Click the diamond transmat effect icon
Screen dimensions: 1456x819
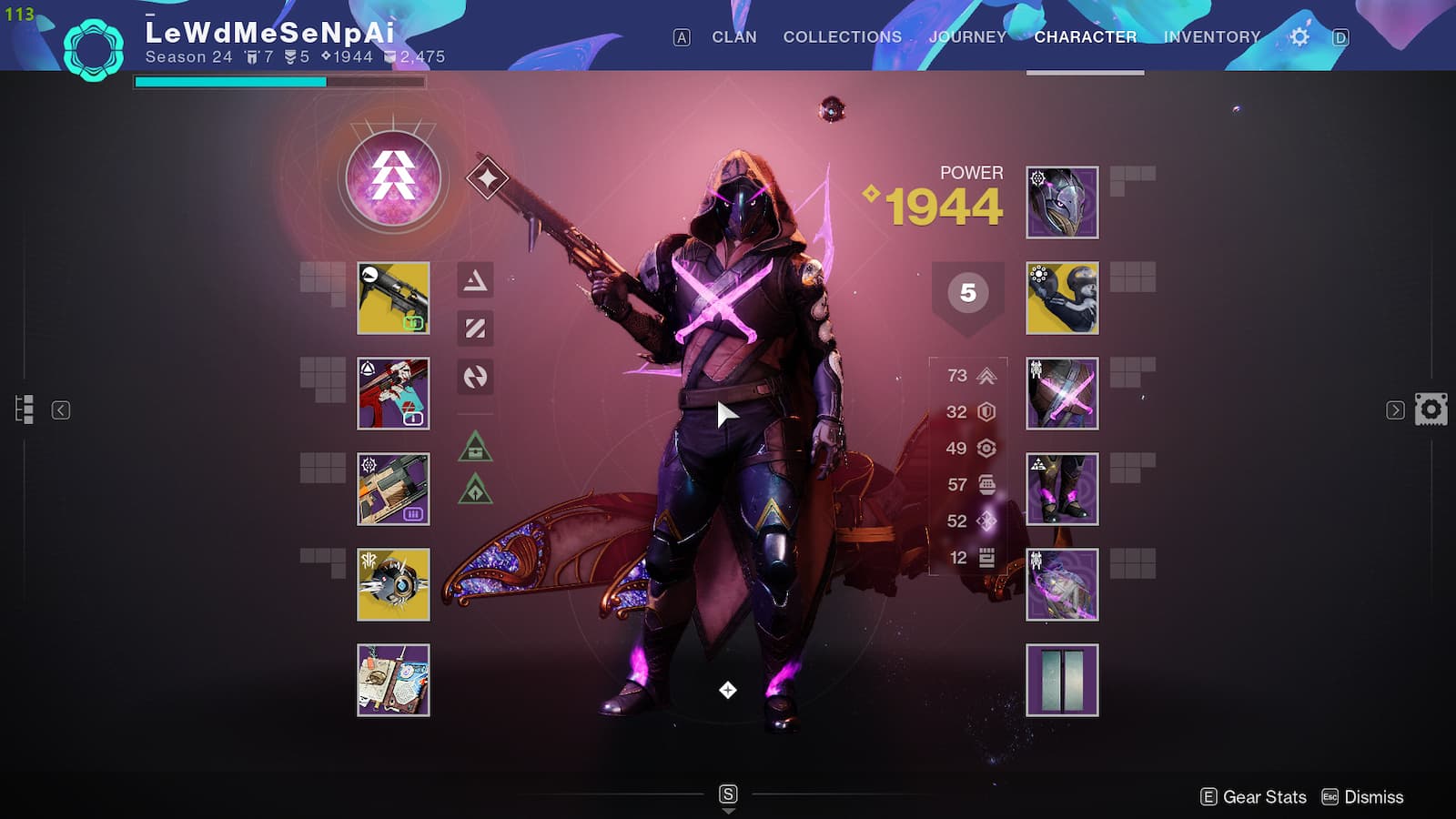487,178
